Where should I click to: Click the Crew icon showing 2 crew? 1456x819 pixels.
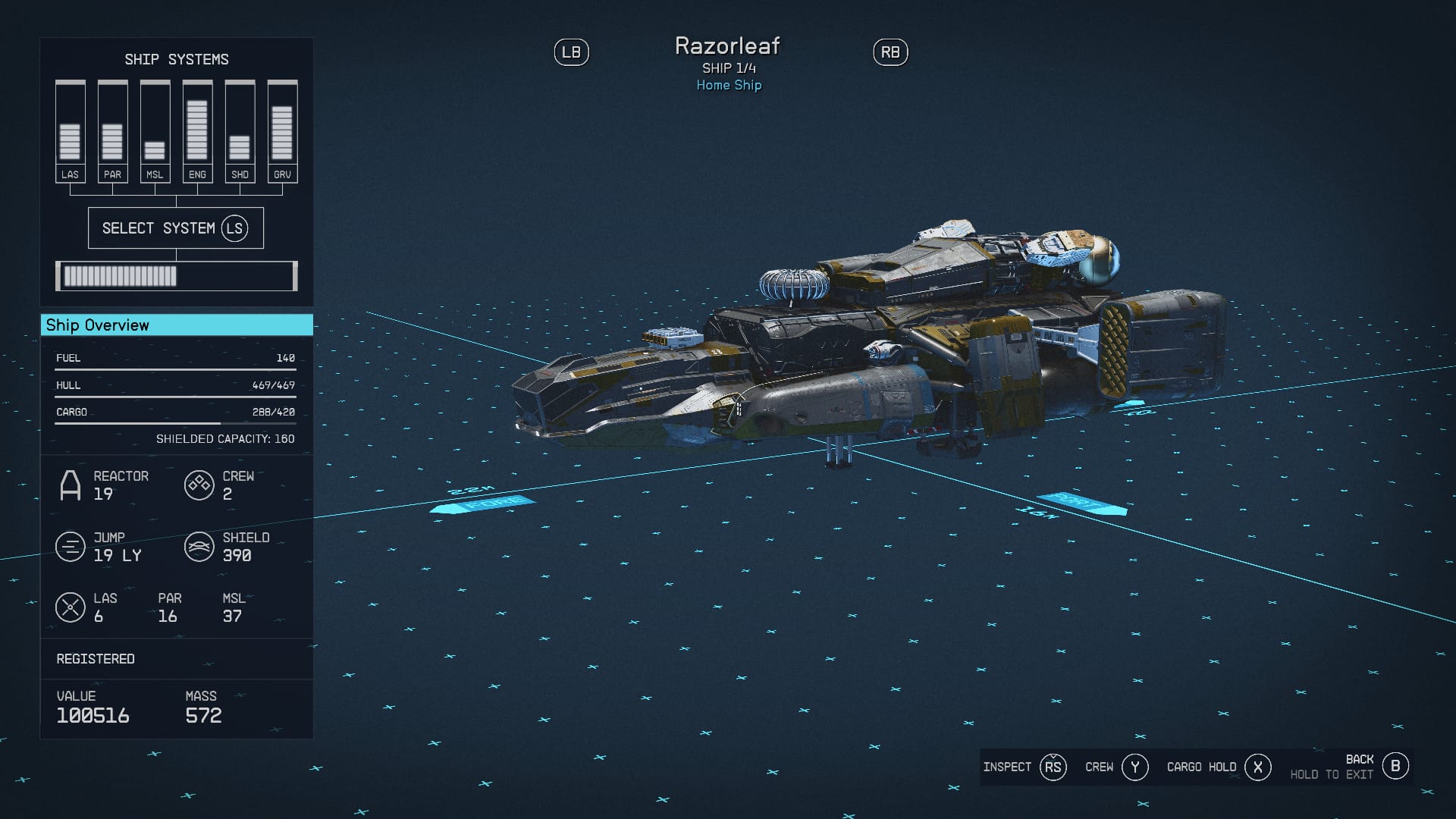click(x=199, y=485)
